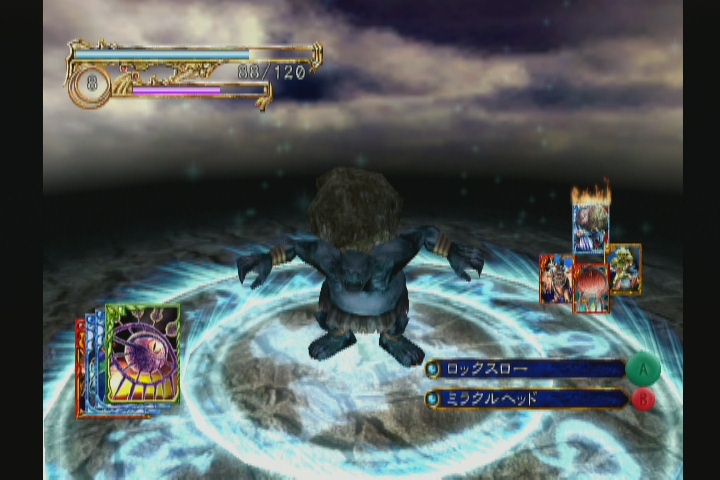Select the left red-bordered hand card
Image resolution: width=720 pixels, height=480 pixels.
tap(554, 278)
